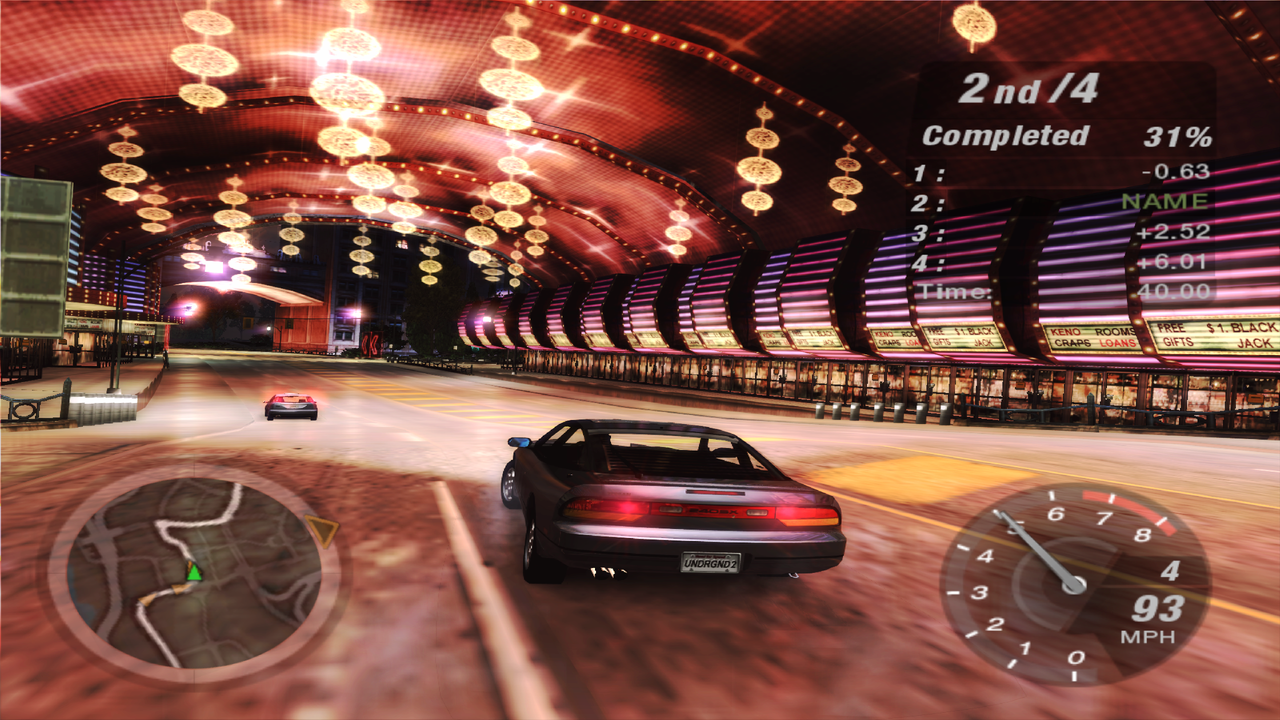
Task: Select the green player arrow on minimap
Action: point(194,572)
